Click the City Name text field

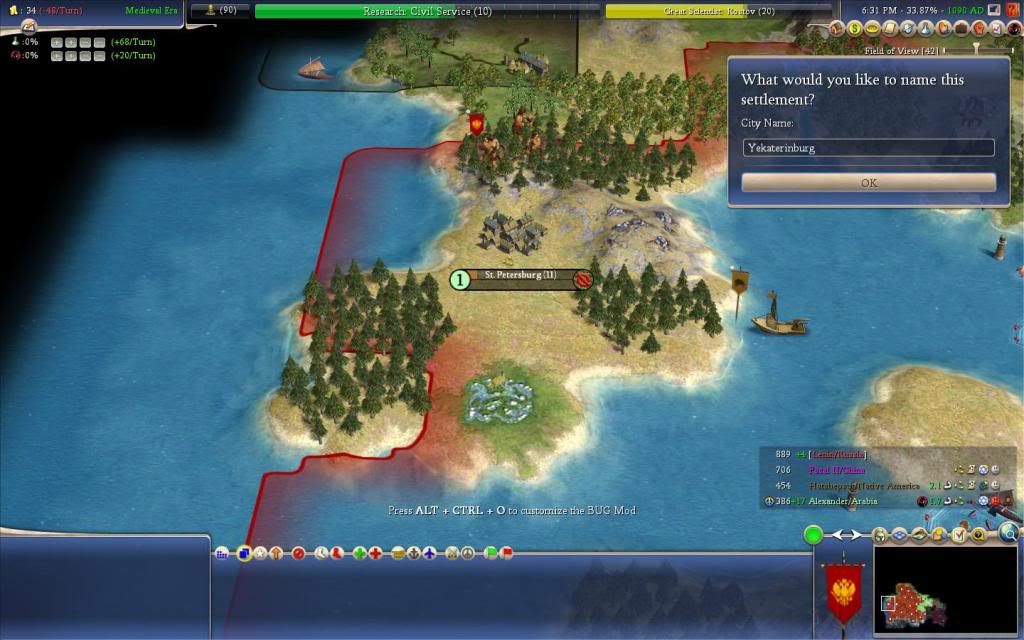coord(868,148)
